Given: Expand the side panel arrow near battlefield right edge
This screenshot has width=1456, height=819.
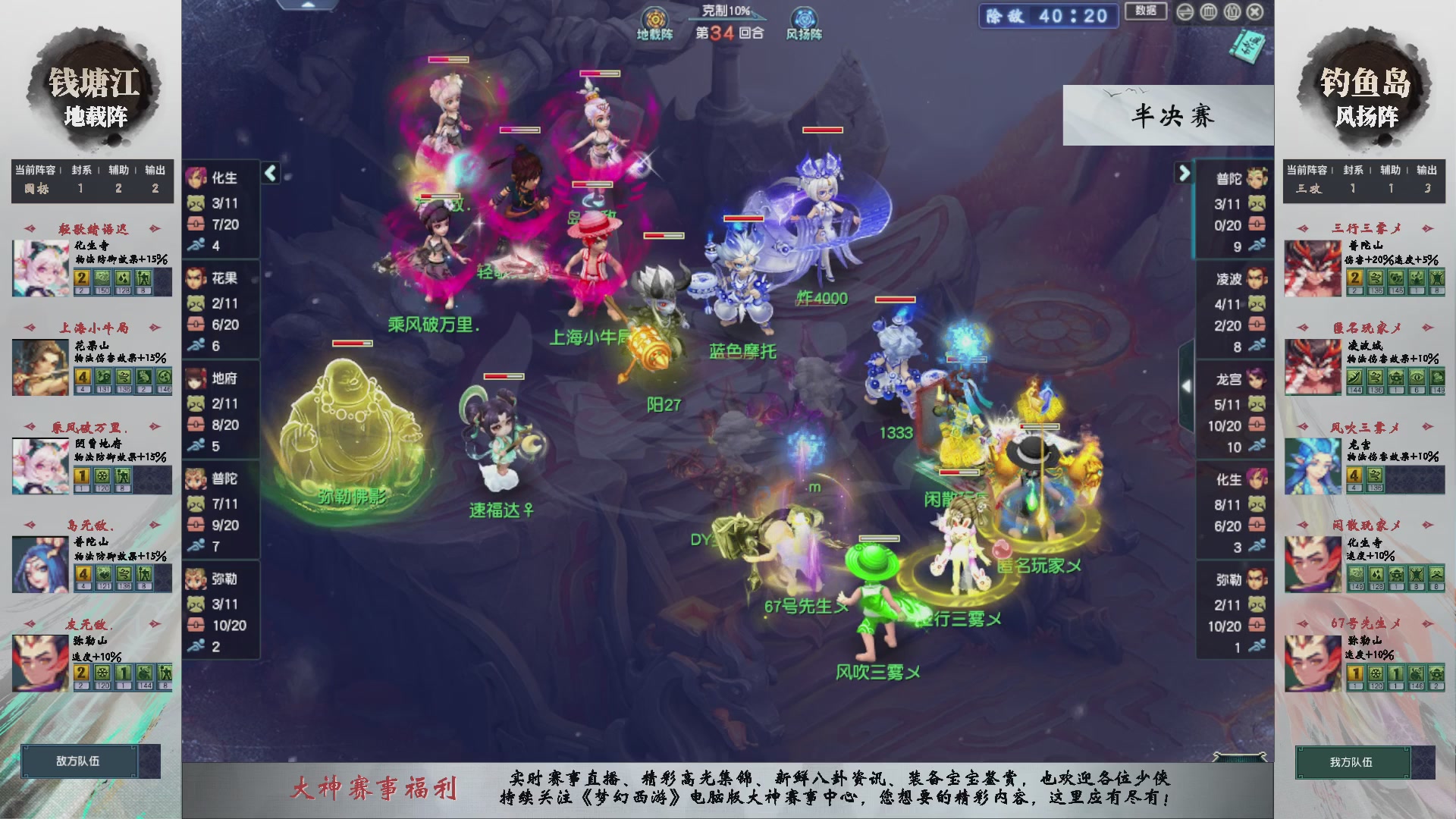Looking at the screenshot, I should [x=1186, y=387].
